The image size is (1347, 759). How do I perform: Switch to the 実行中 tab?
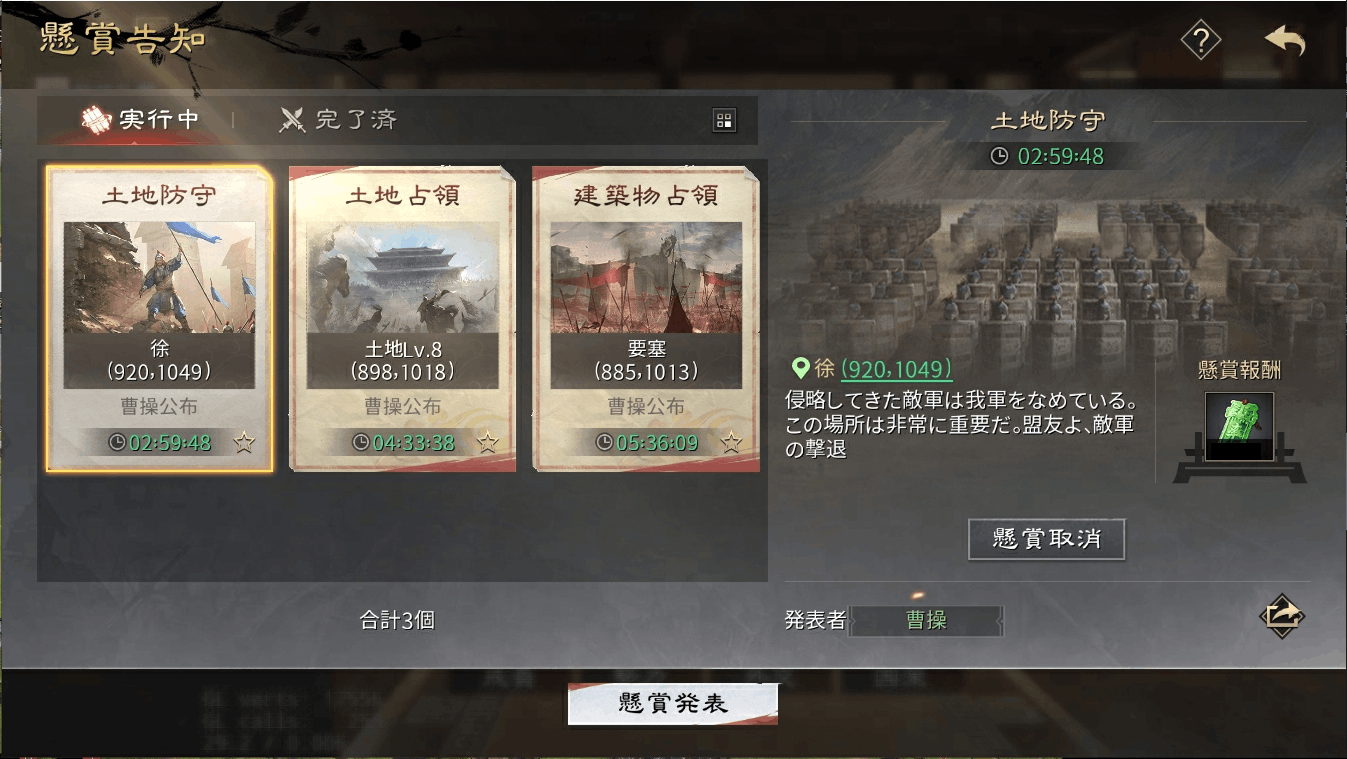point(140,120)
